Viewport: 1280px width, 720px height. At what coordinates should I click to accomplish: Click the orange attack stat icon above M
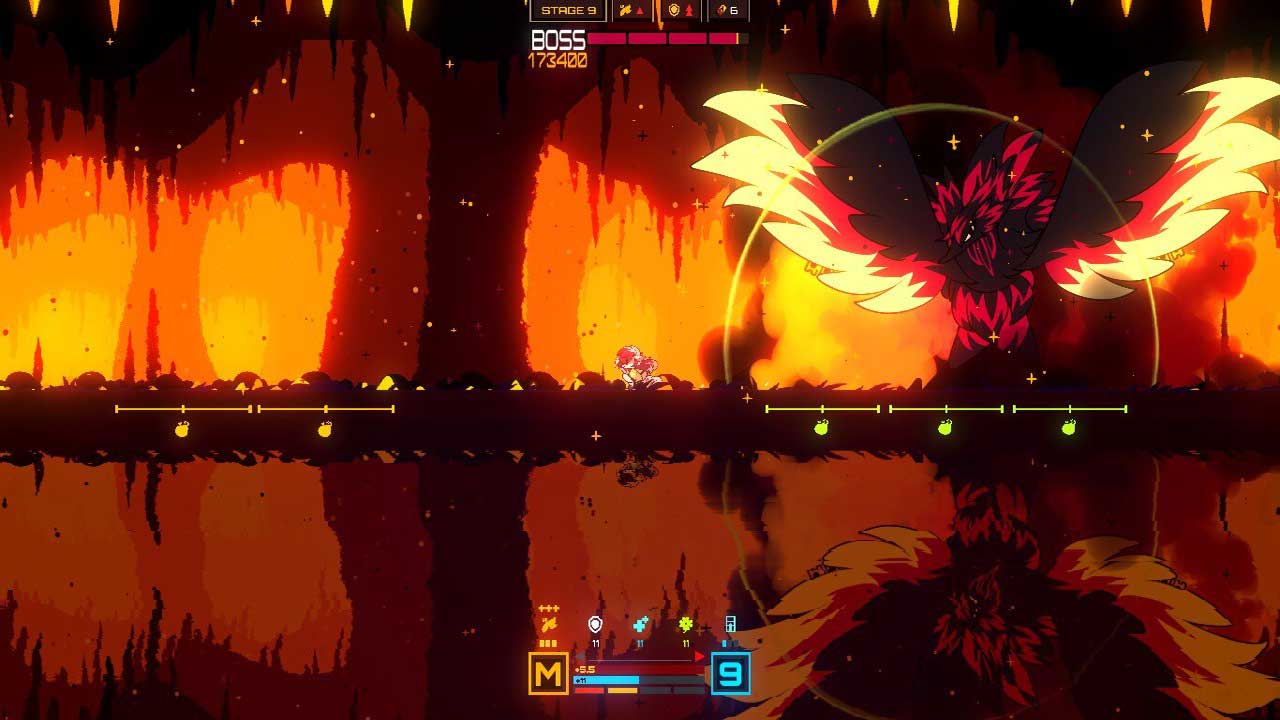548,625
